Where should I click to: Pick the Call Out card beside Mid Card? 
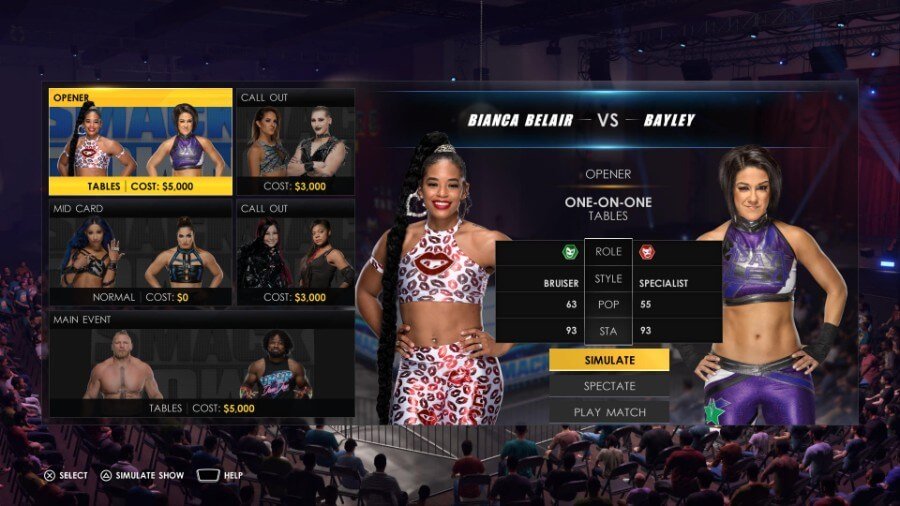pos(295,253)
